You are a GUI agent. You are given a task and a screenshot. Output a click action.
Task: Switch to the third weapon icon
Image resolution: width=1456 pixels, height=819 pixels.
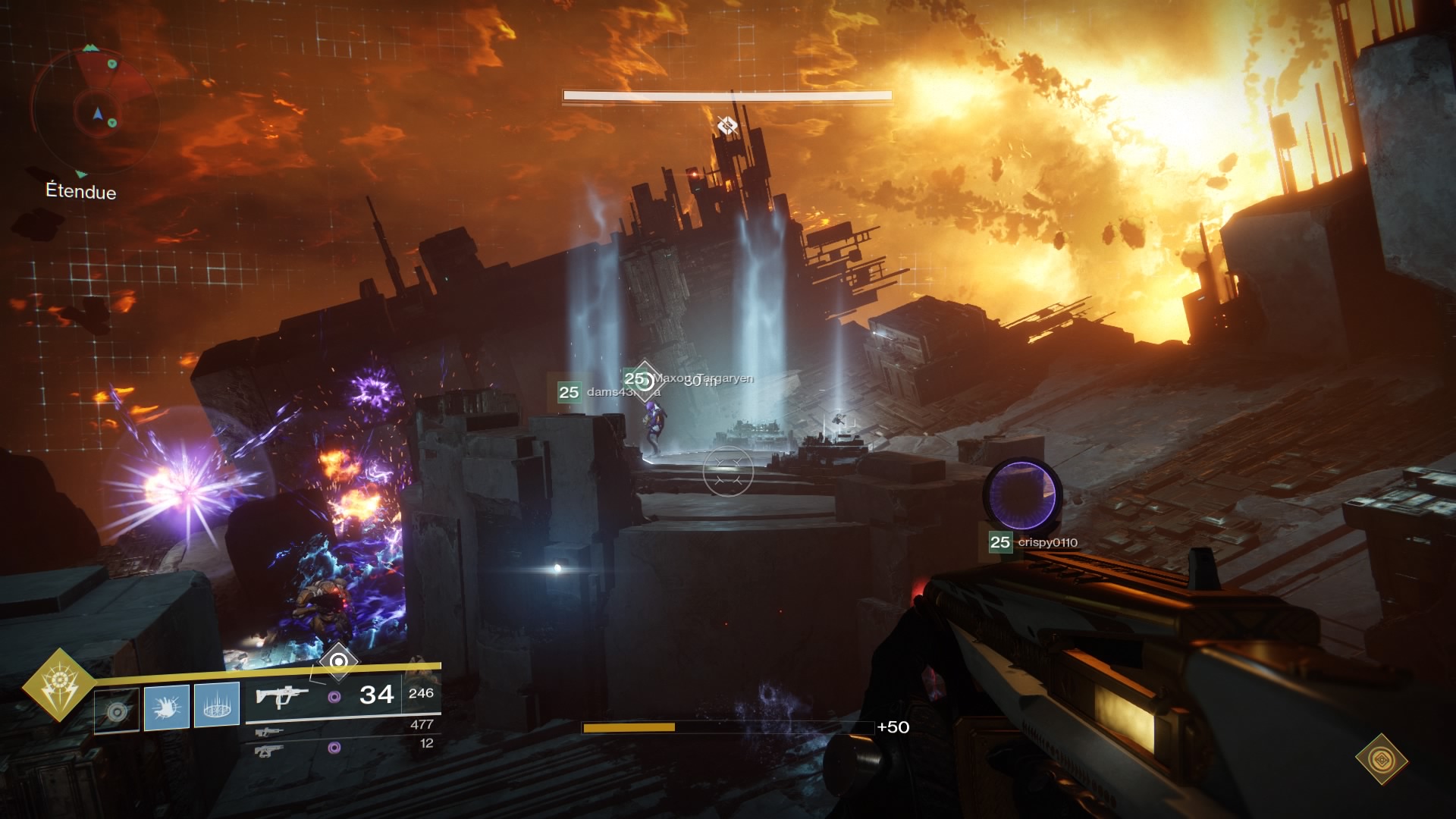pyautogui.click(x=269, y=750)
